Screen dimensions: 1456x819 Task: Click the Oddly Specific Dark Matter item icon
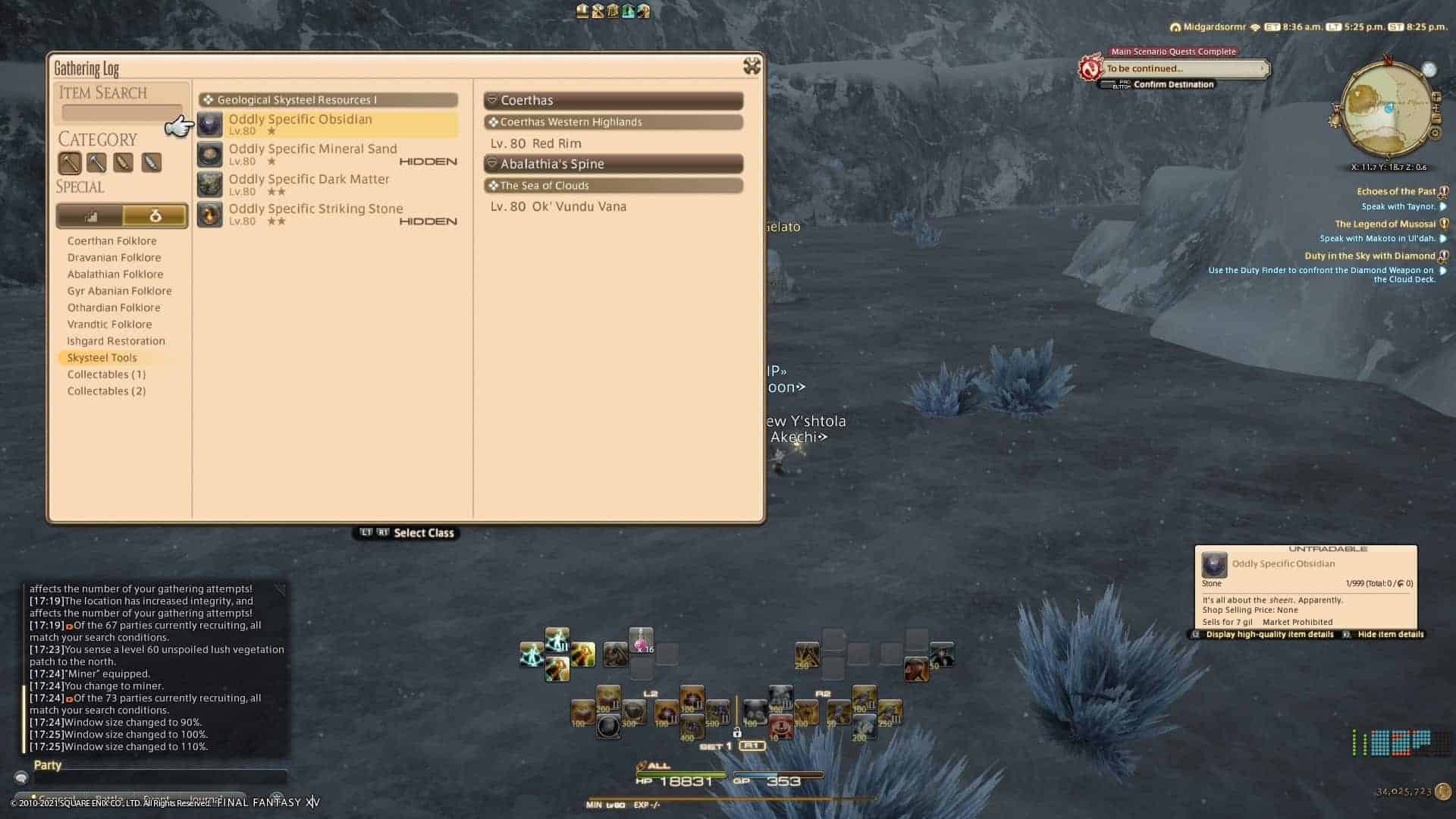pos(209,184)
